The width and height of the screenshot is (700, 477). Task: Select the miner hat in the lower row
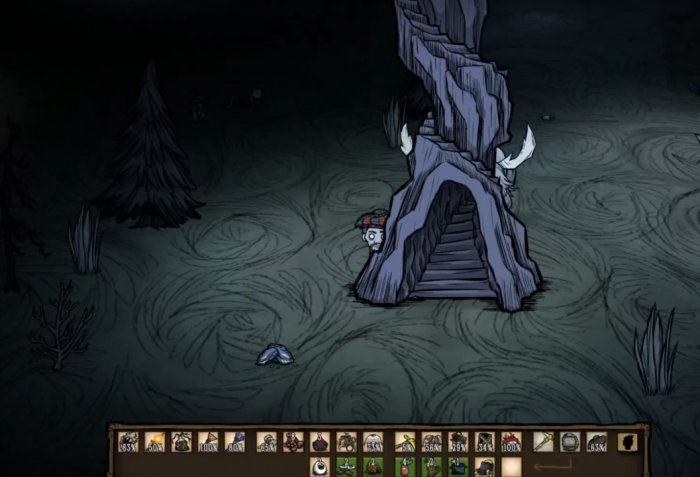(485, 467)
